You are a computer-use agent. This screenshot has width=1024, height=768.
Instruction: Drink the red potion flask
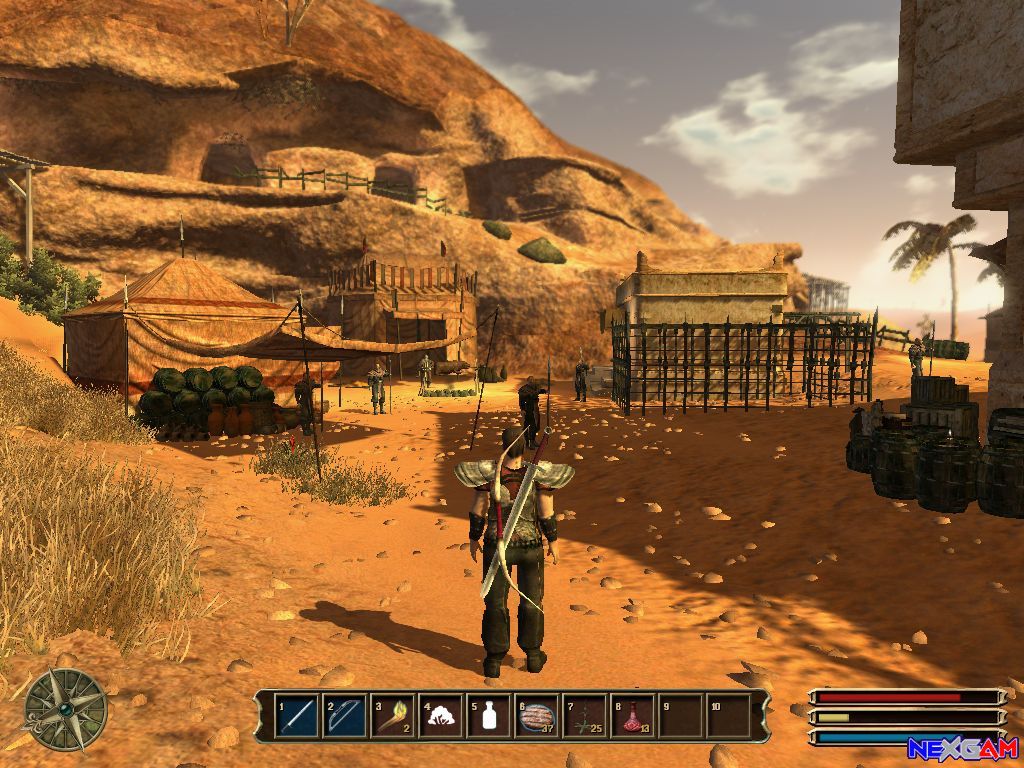633,716
